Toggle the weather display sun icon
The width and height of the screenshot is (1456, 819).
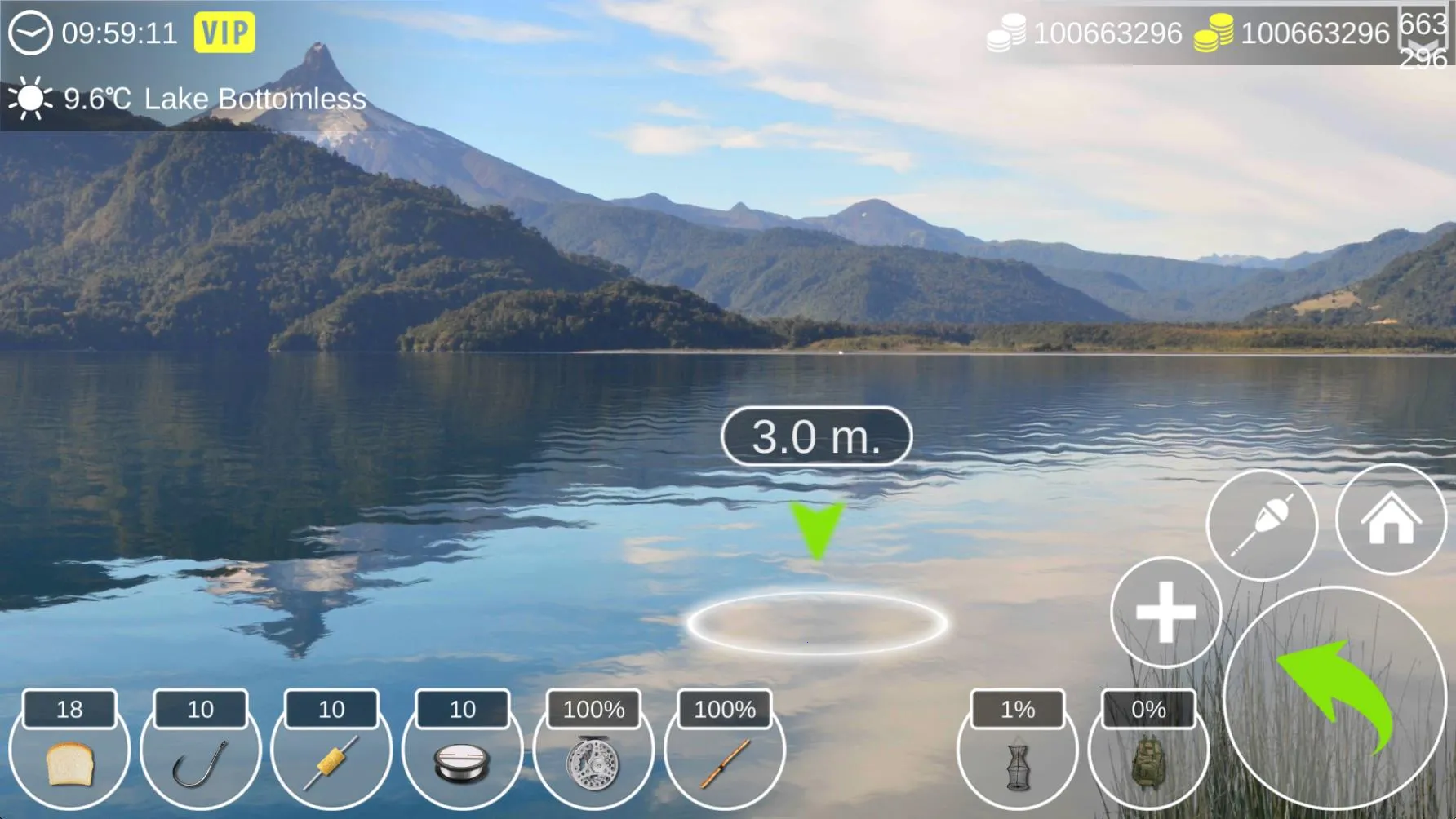[x=29, y=99]
